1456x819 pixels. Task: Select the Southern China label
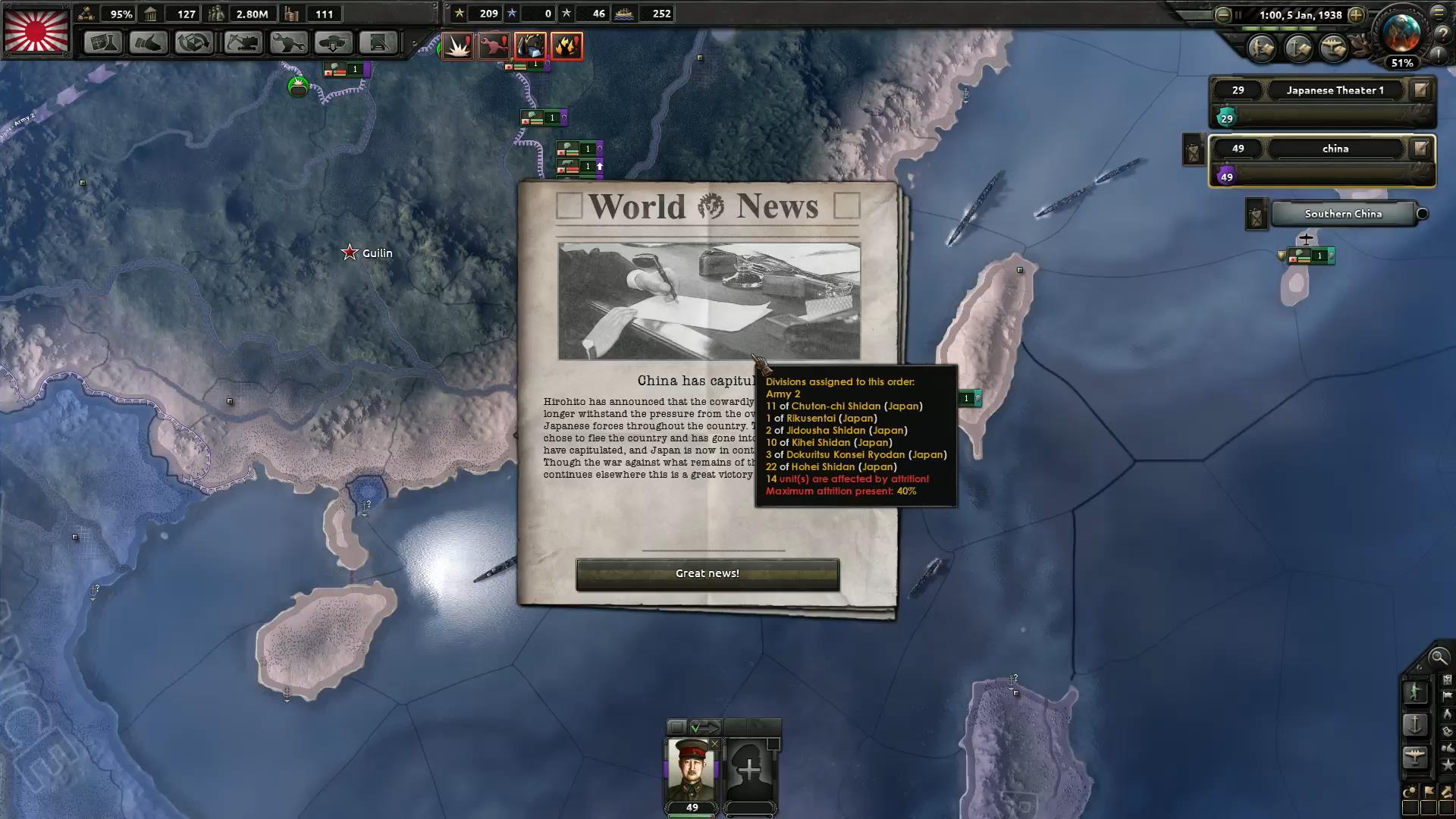tap(1343, 214)
